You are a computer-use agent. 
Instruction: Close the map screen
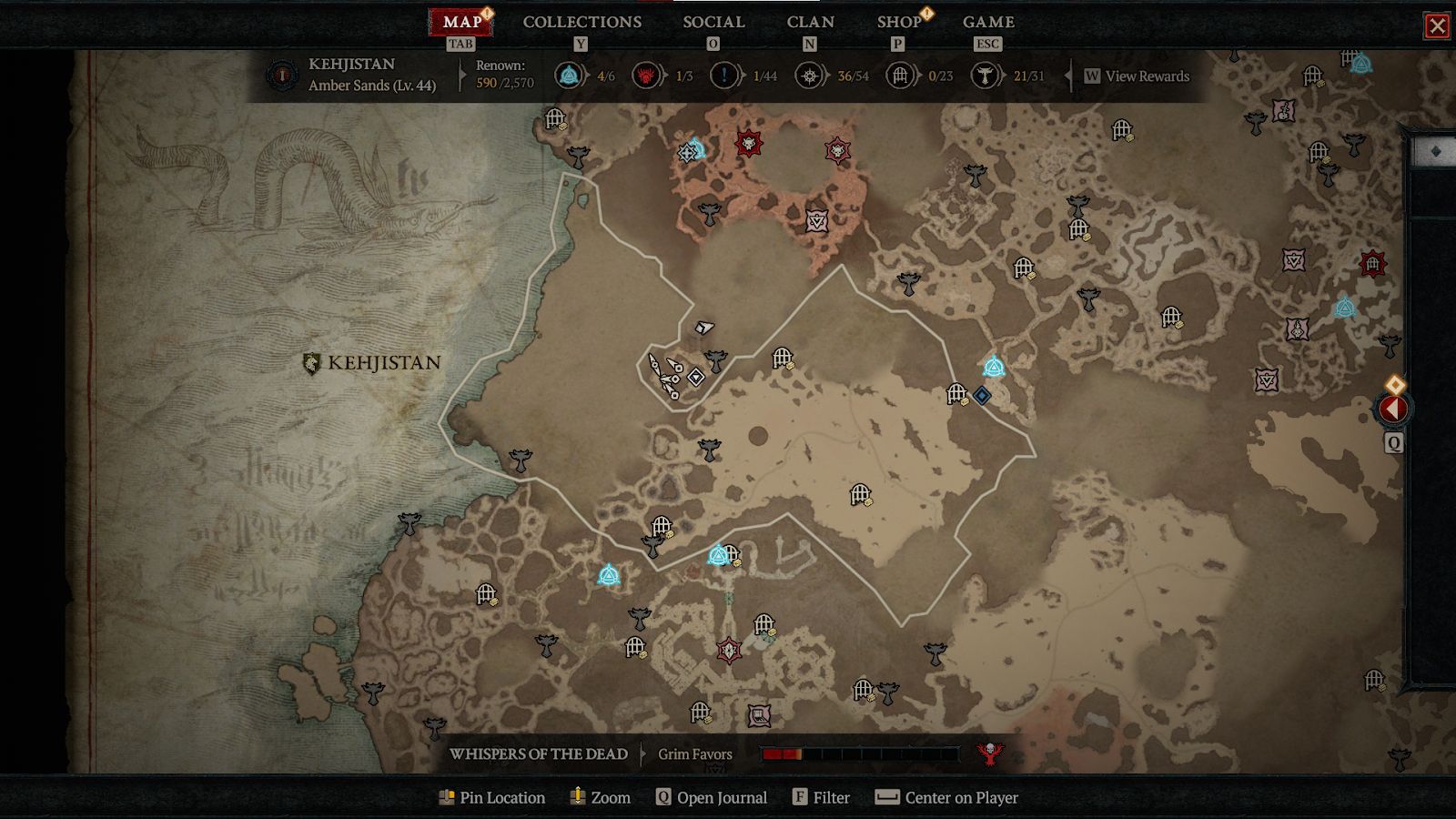point(1437,25)
